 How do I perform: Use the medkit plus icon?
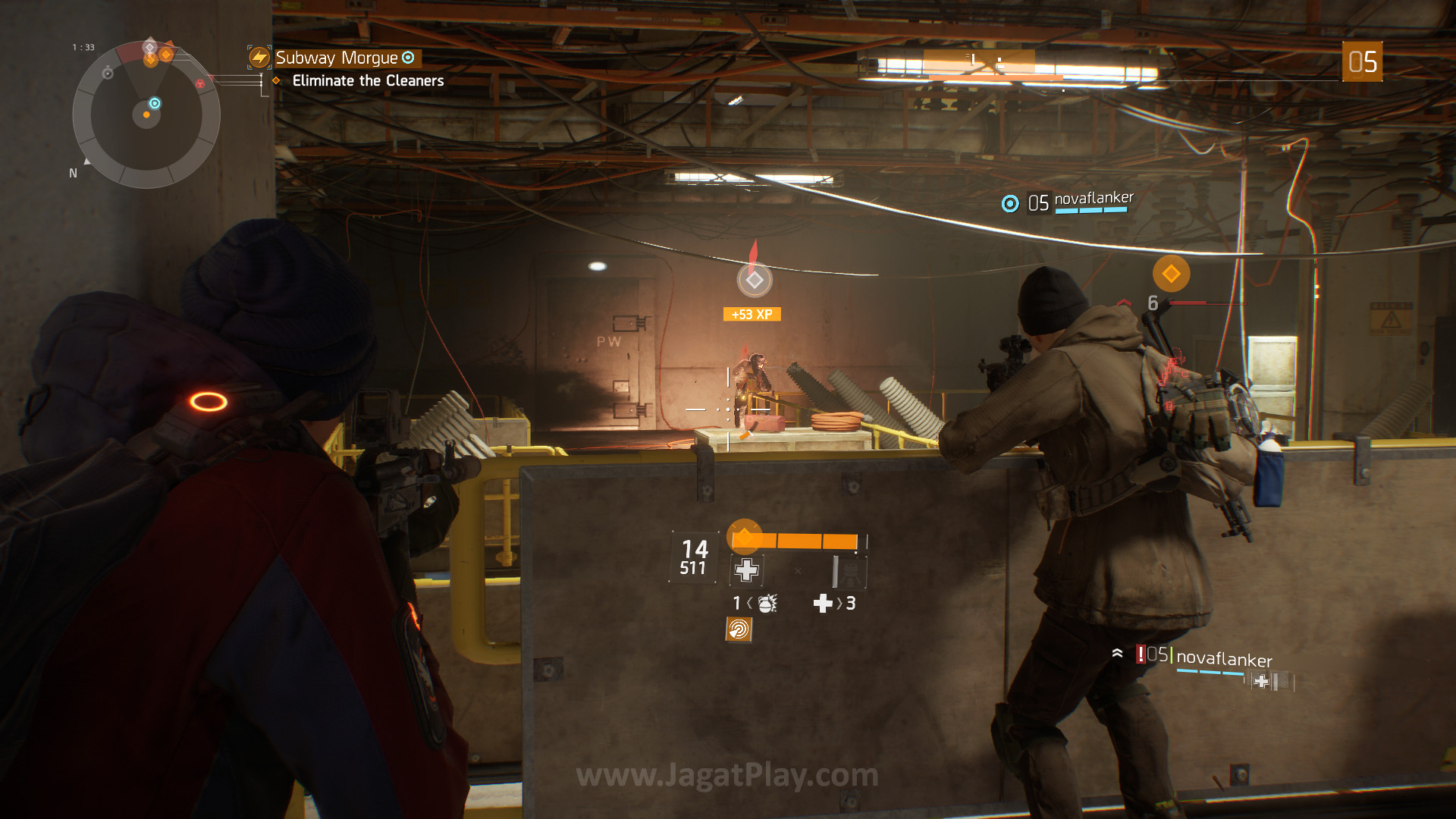pos(823,604)
